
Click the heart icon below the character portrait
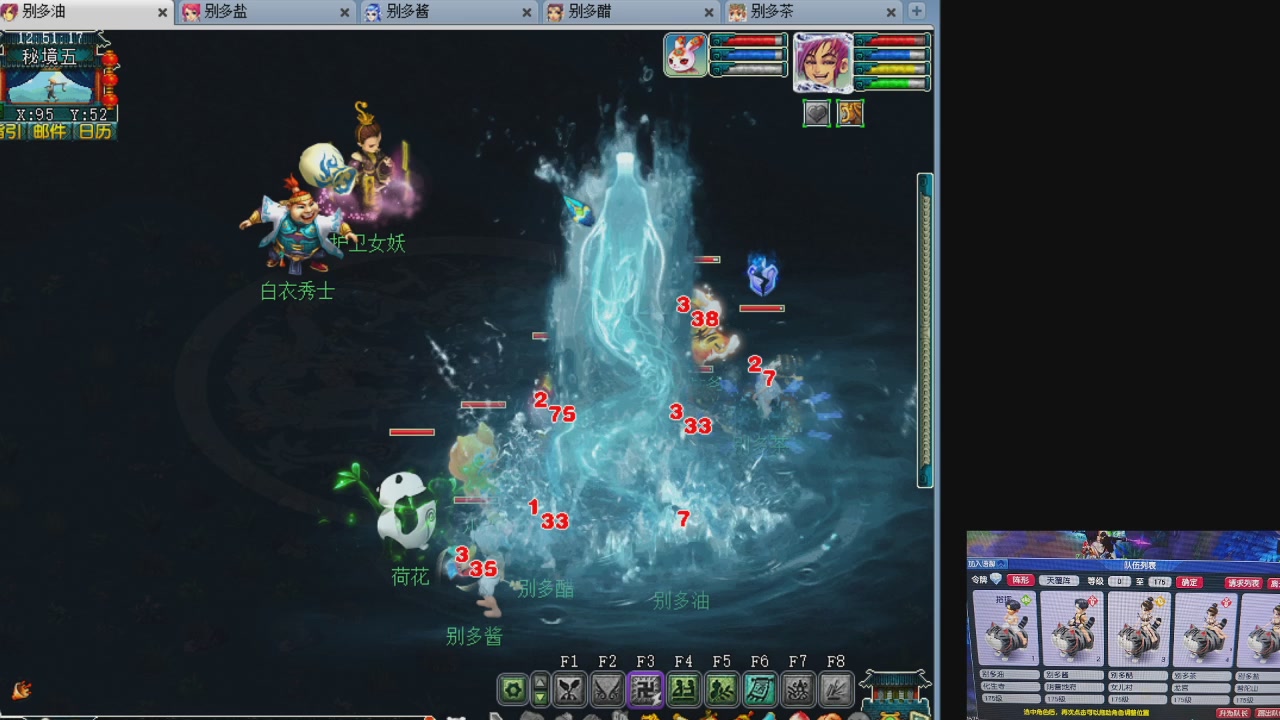(817, 114)
